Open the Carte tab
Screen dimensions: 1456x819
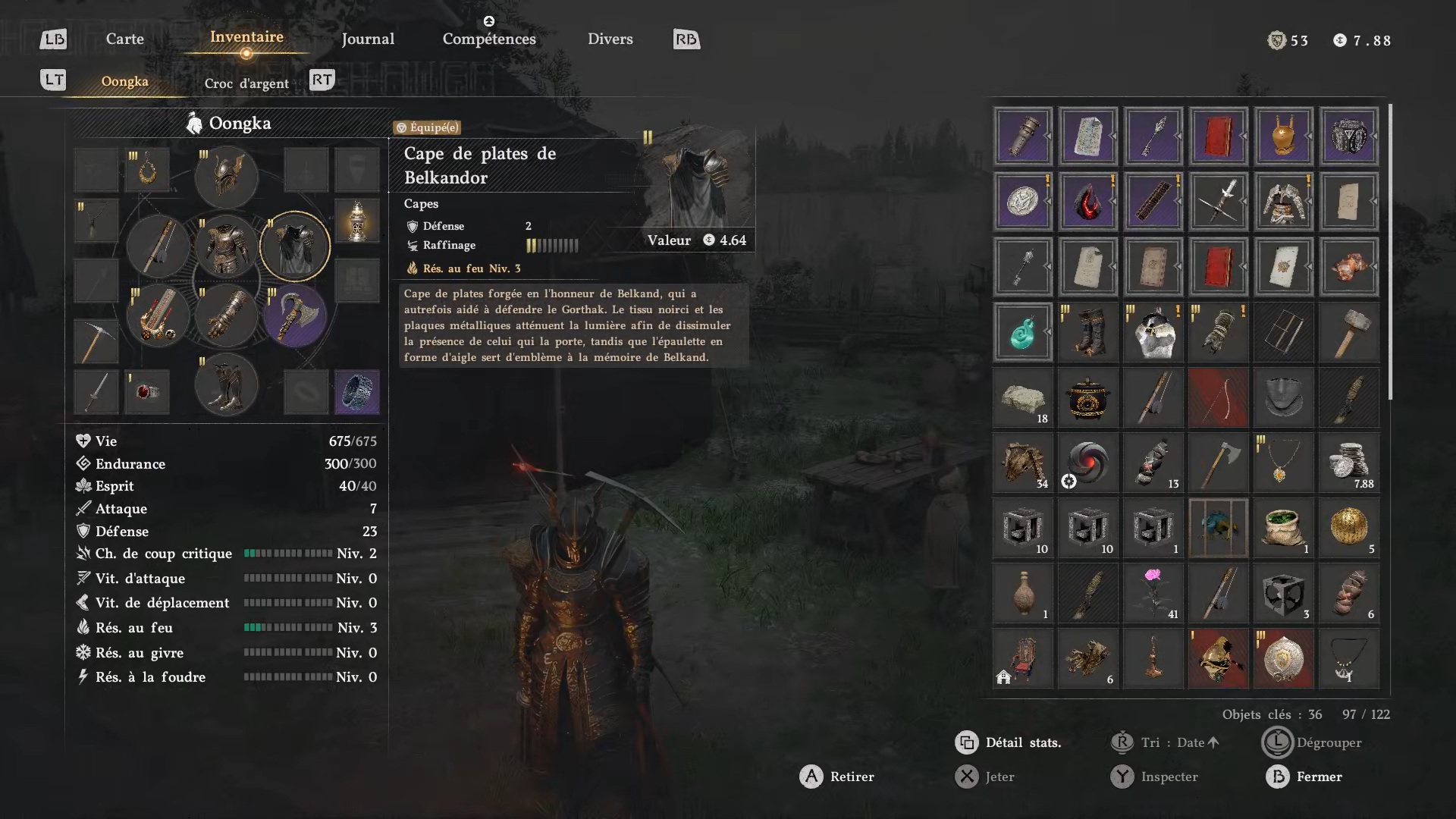click(x=124, y=39)
